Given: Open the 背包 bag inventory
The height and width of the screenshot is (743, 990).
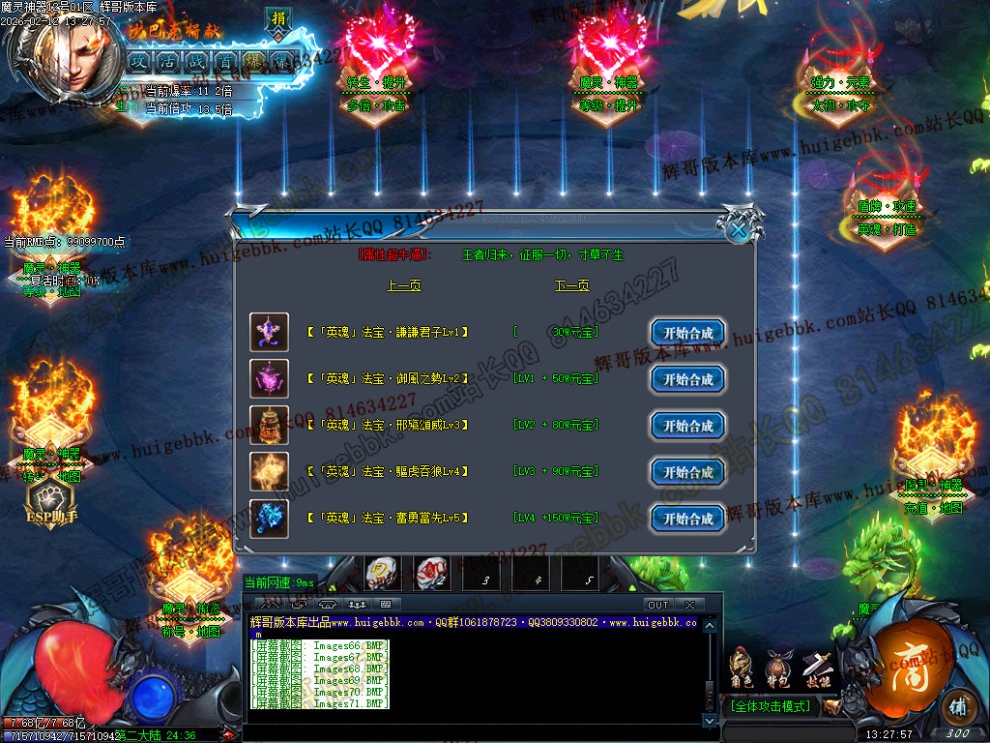Looking at the screenshot, I should [779, 668].
